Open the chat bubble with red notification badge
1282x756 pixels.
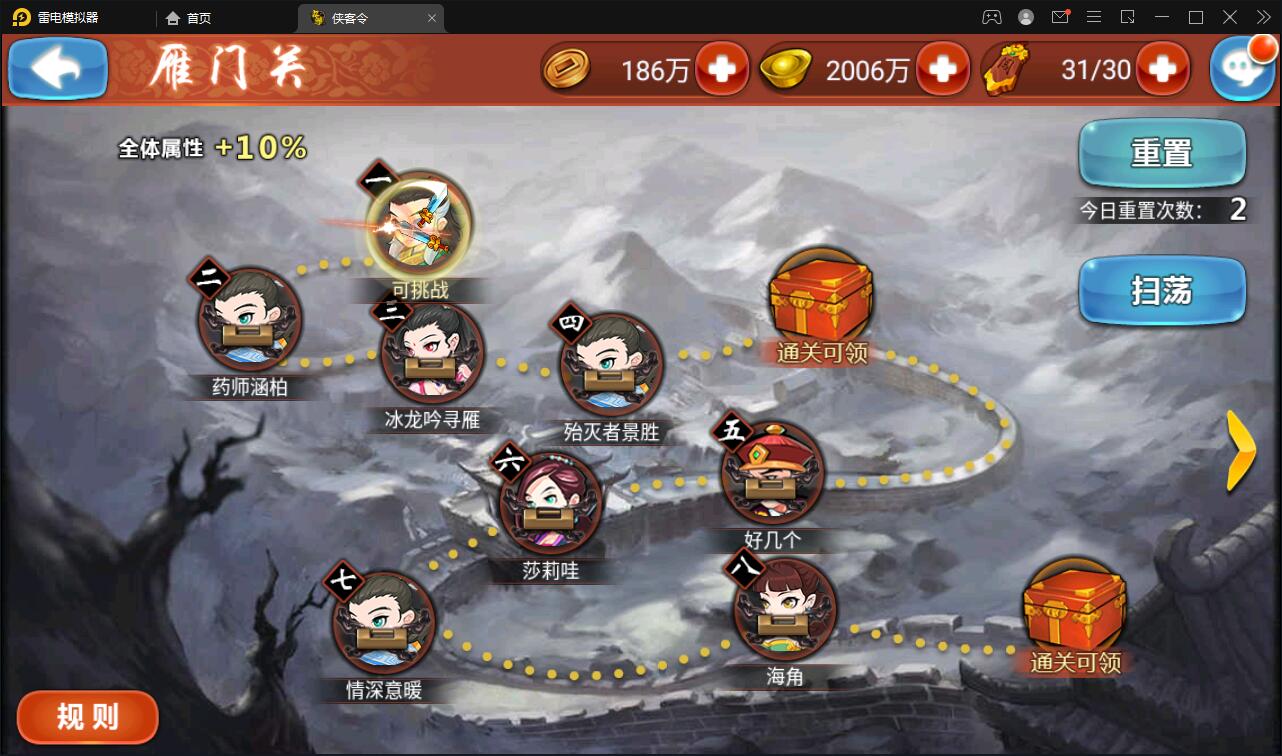[x=1242, y=69]
